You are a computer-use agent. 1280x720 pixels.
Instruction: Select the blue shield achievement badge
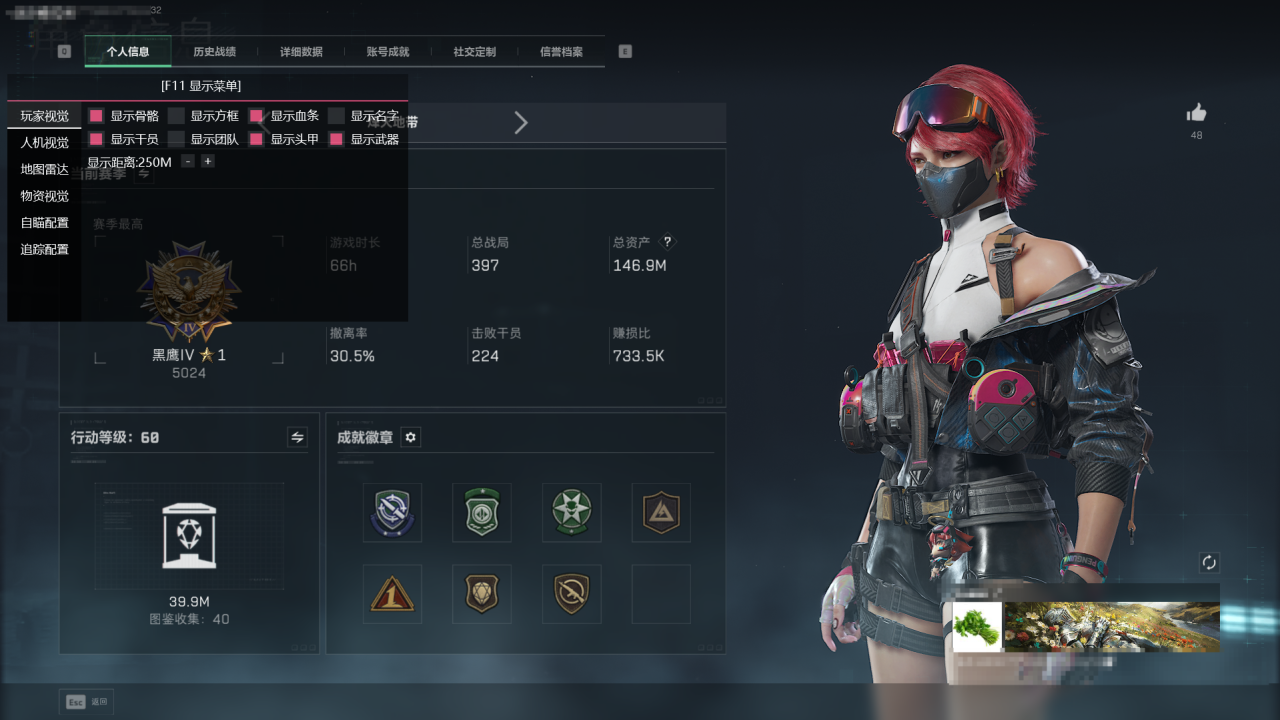coord(392,512)
